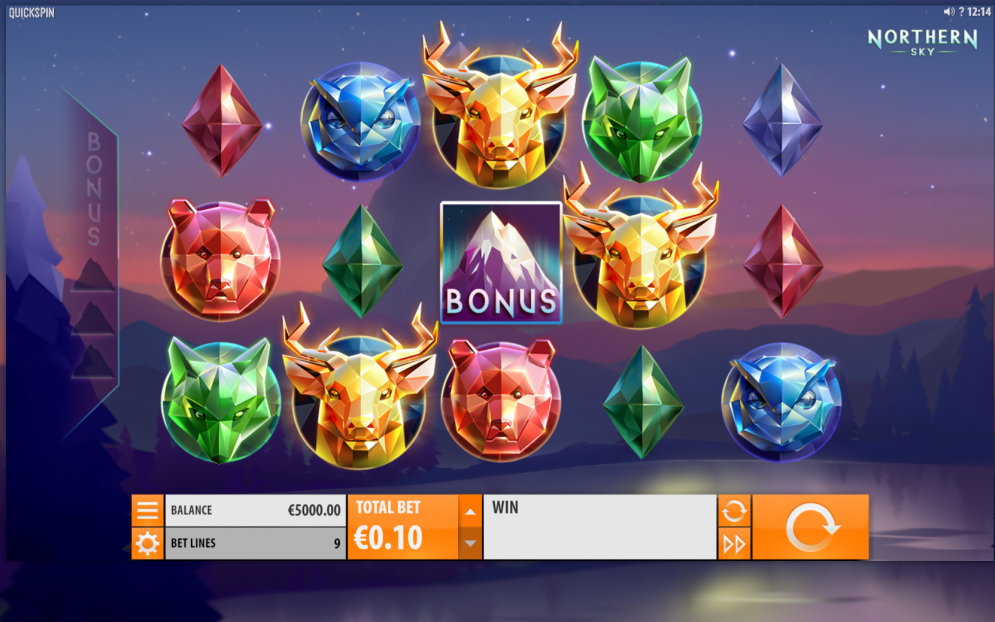
Task: Mute sound via the speaker icon
Action: click(949, 12)
